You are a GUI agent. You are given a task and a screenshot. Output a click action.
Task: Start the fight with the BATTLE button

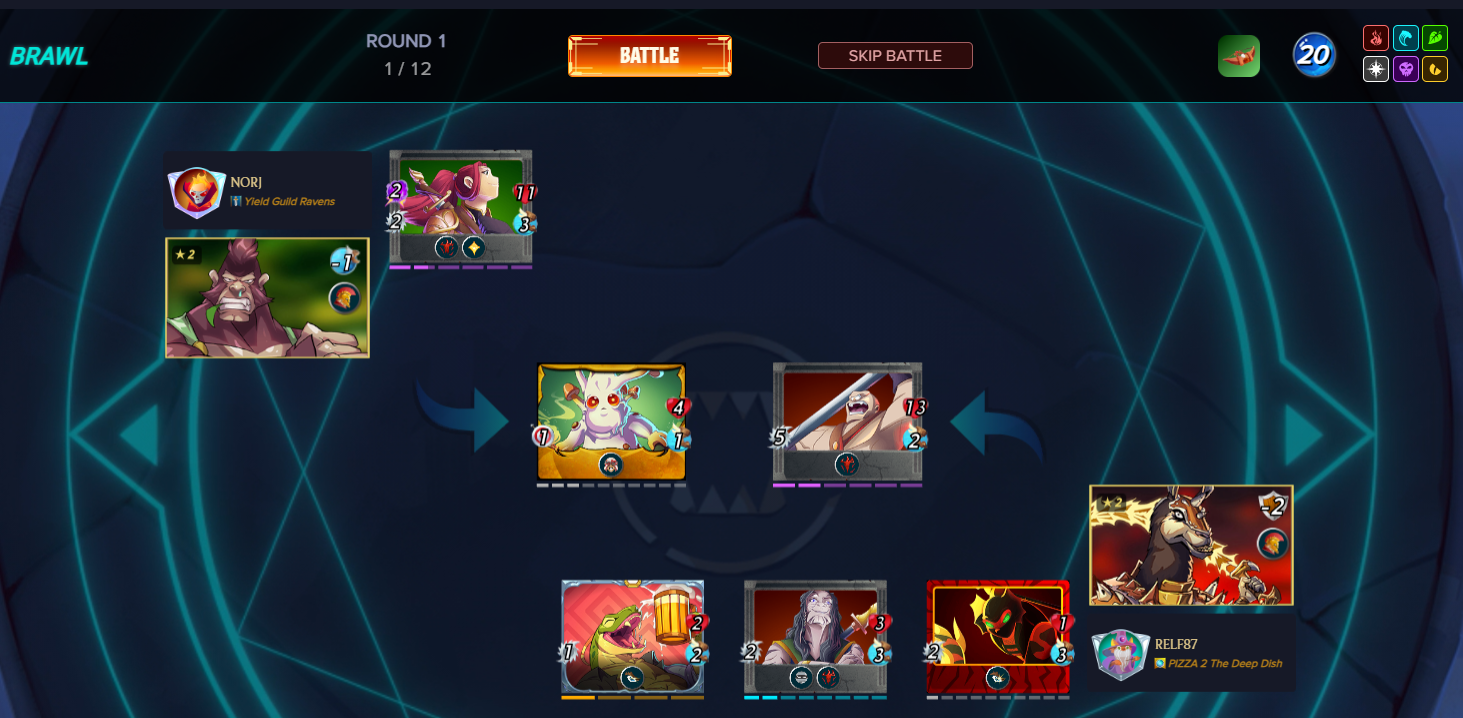[650, 56]
